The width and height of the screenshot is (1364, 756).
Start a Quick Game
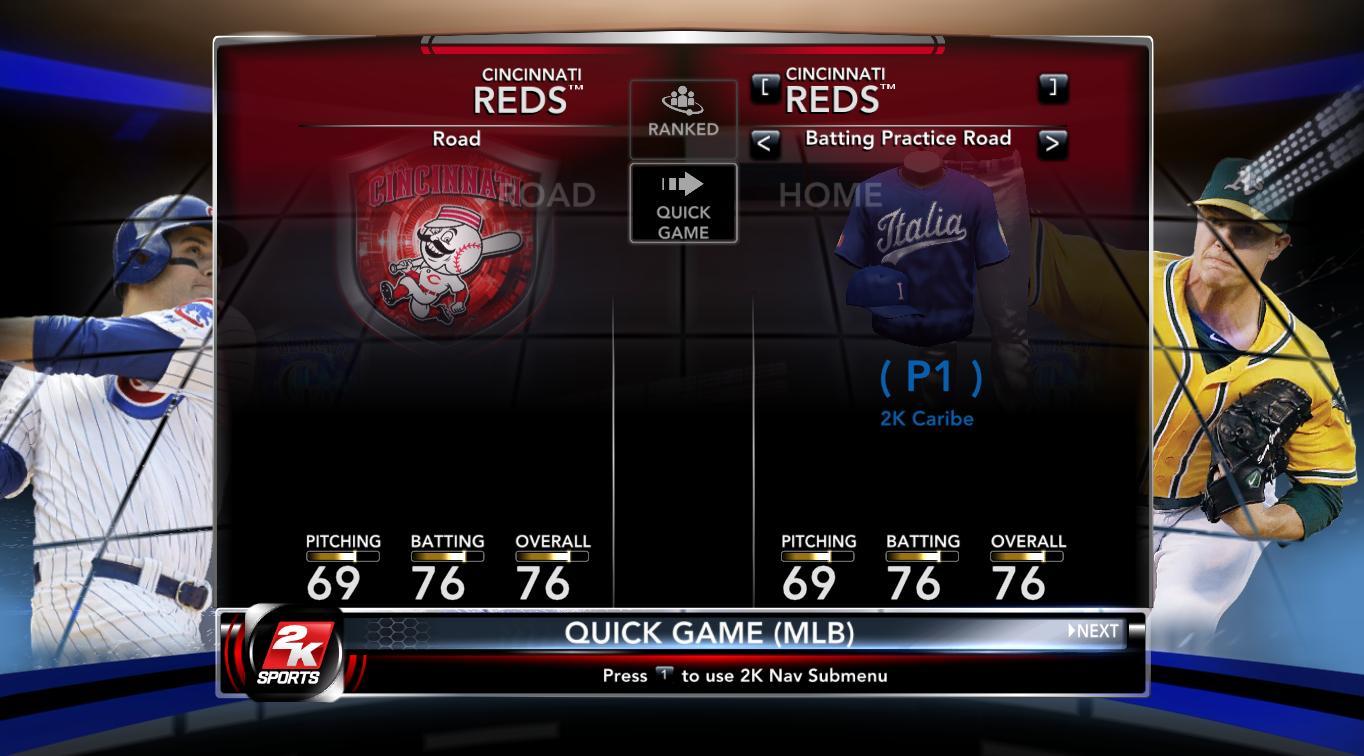683,204
